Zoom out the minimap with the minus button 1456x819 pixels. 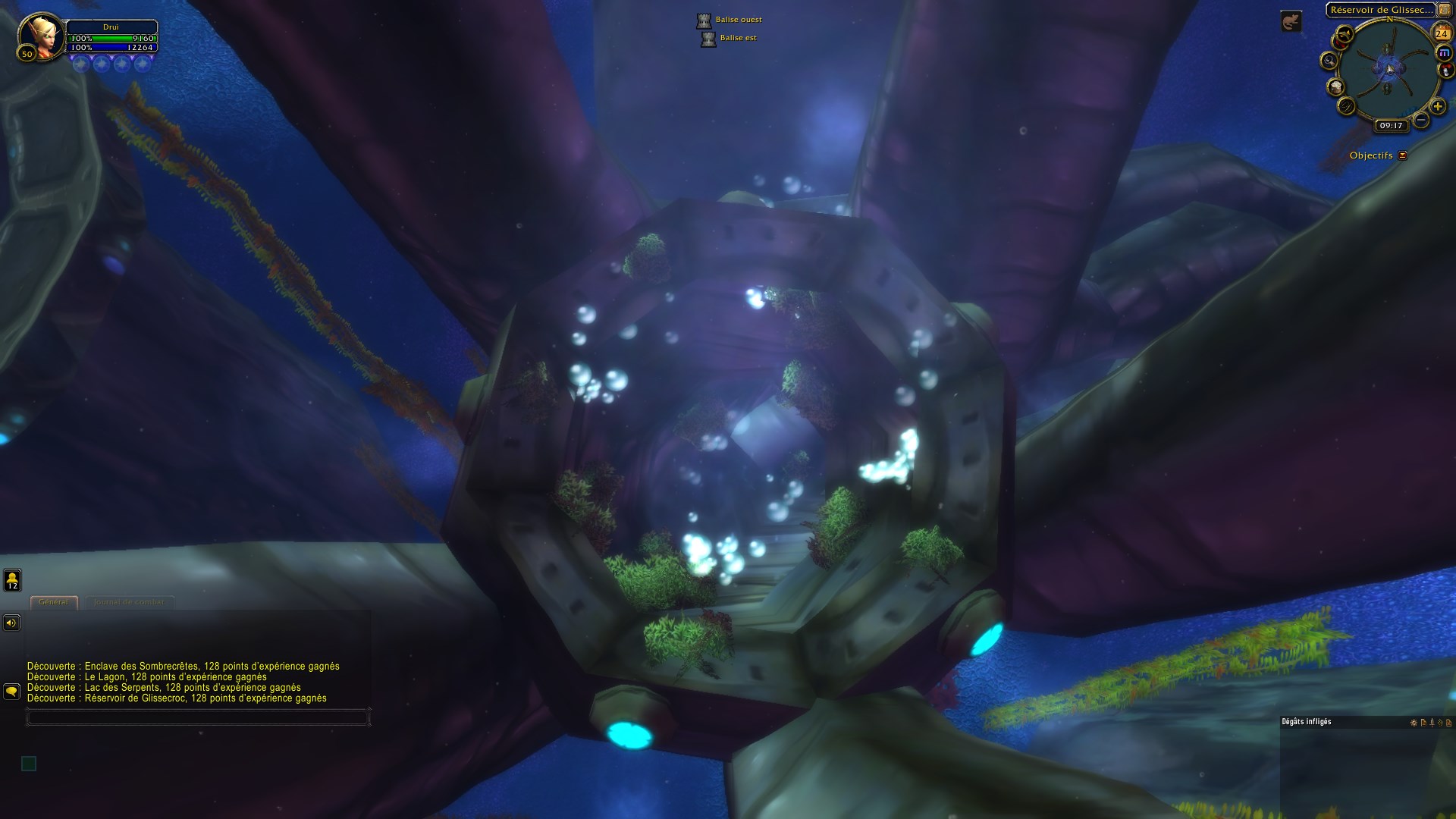click(x=1420, y=119)
